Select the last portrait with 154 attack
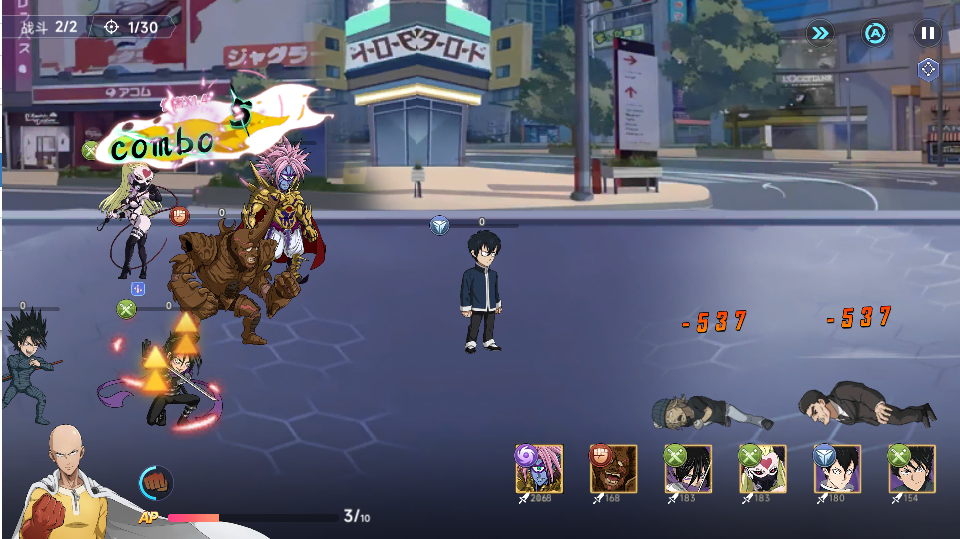 pos(911,469)
